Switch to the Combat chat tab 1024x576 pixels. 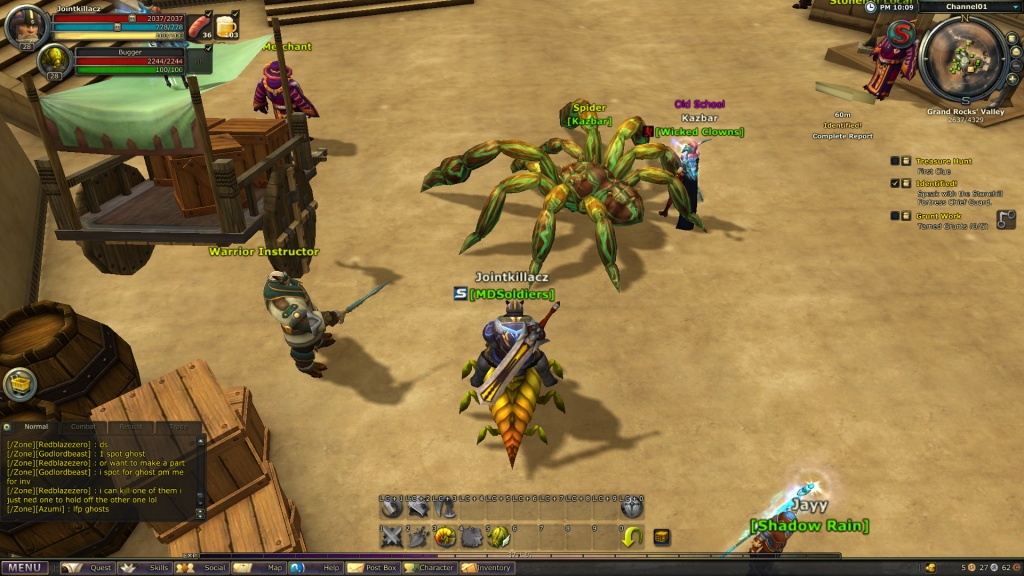tap(83, 427)
